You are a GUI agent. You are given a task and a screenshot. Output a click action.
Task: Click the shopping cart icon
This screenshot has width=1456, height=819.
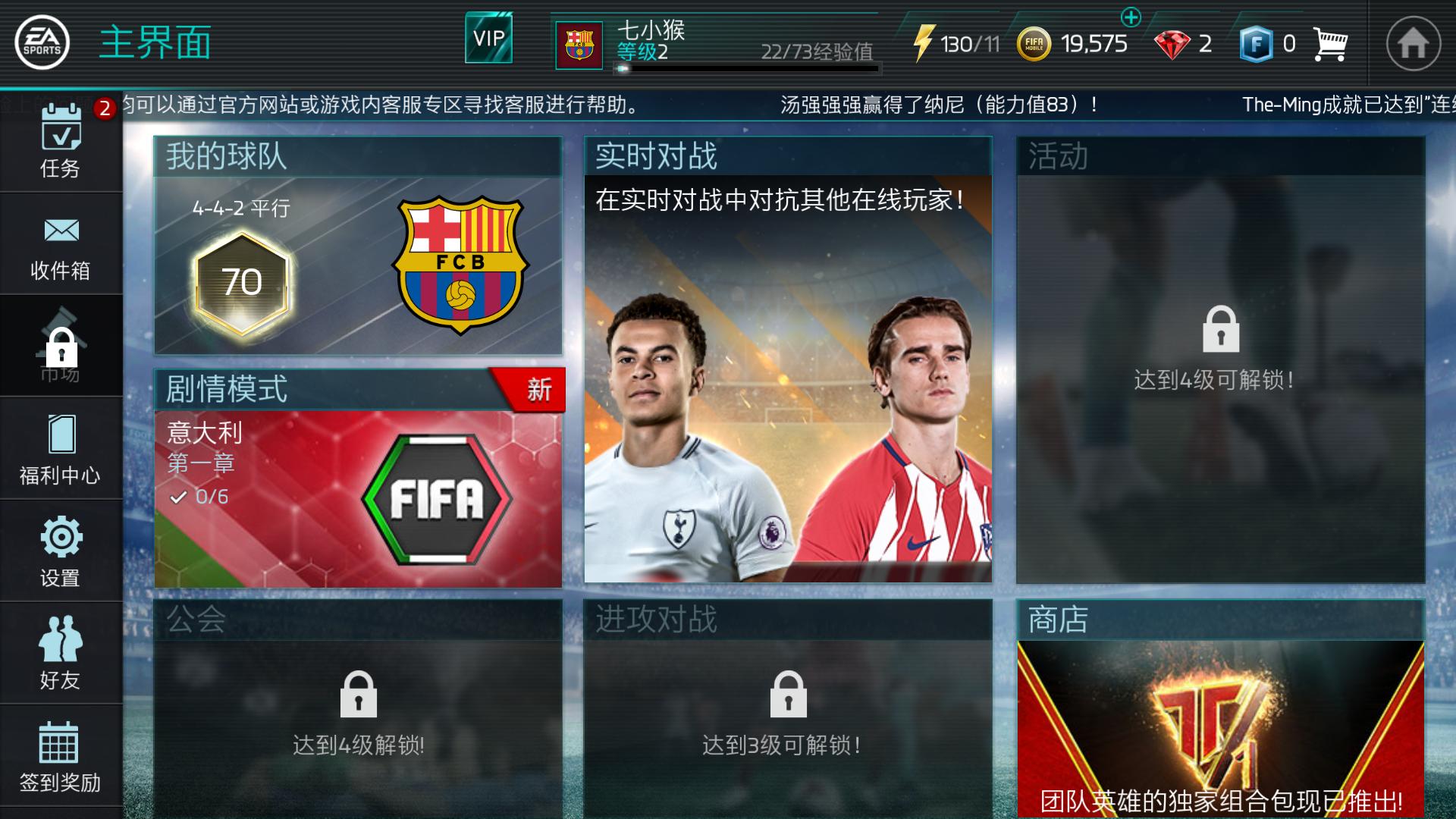click(x=1329, y=43)
